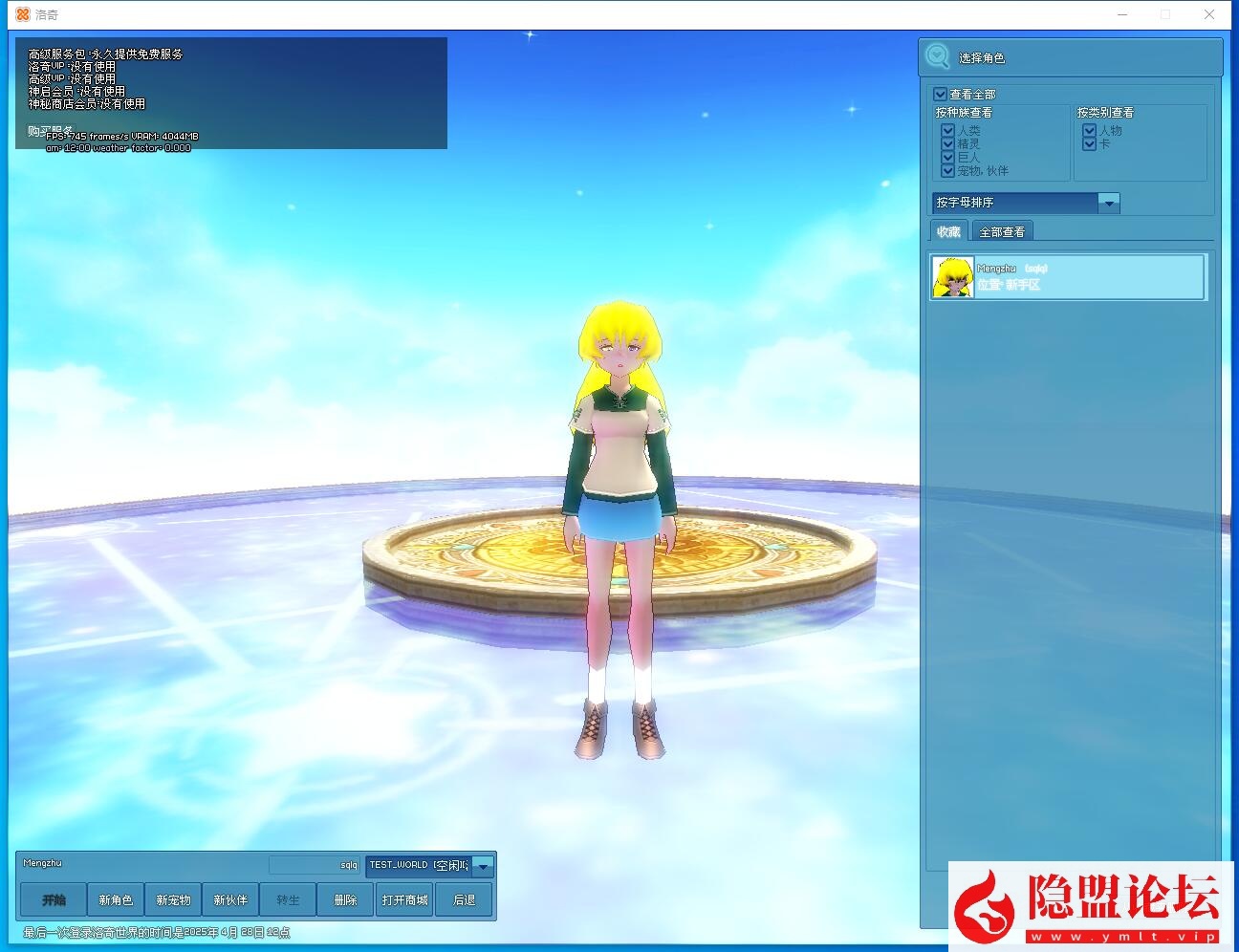1239x952 pixels.
Task: Select Mengzhu's character portrait icon
Action: pos(952,276)
